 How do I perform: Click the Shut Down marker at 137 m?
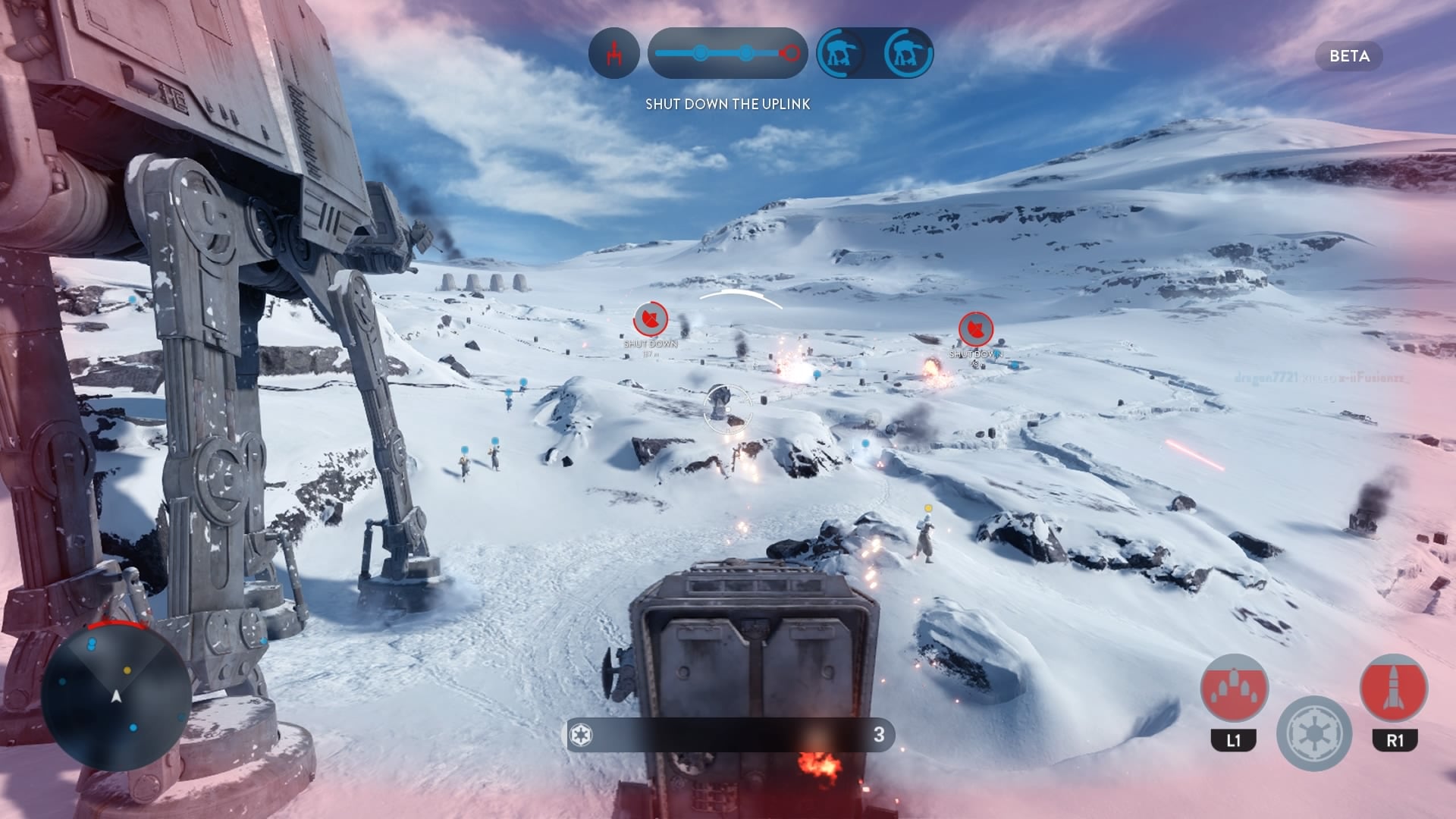coord(650,319)
